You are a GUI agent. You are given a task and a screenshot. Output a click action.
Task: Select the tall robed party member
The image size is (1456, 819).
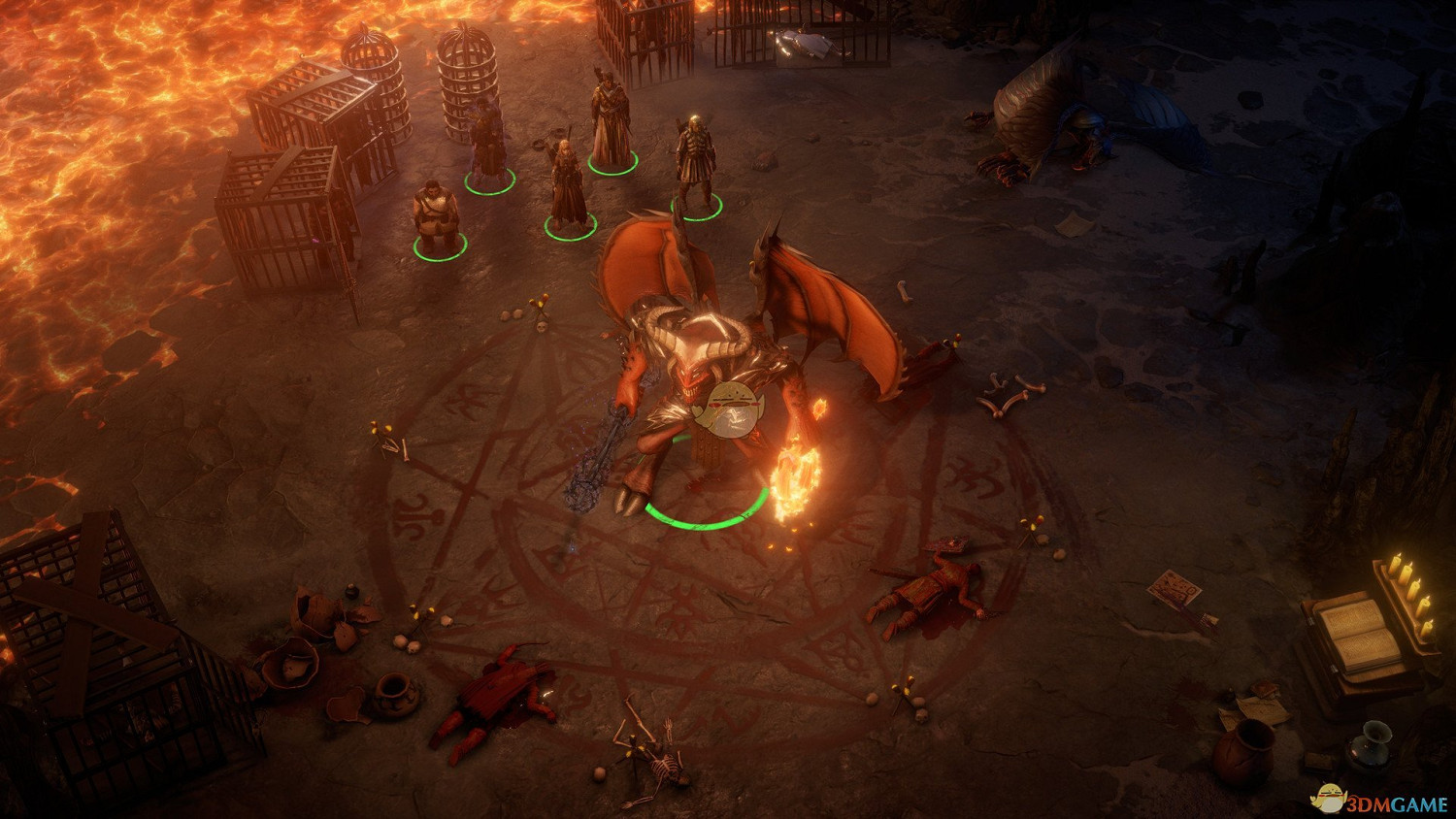coord(611,124)
